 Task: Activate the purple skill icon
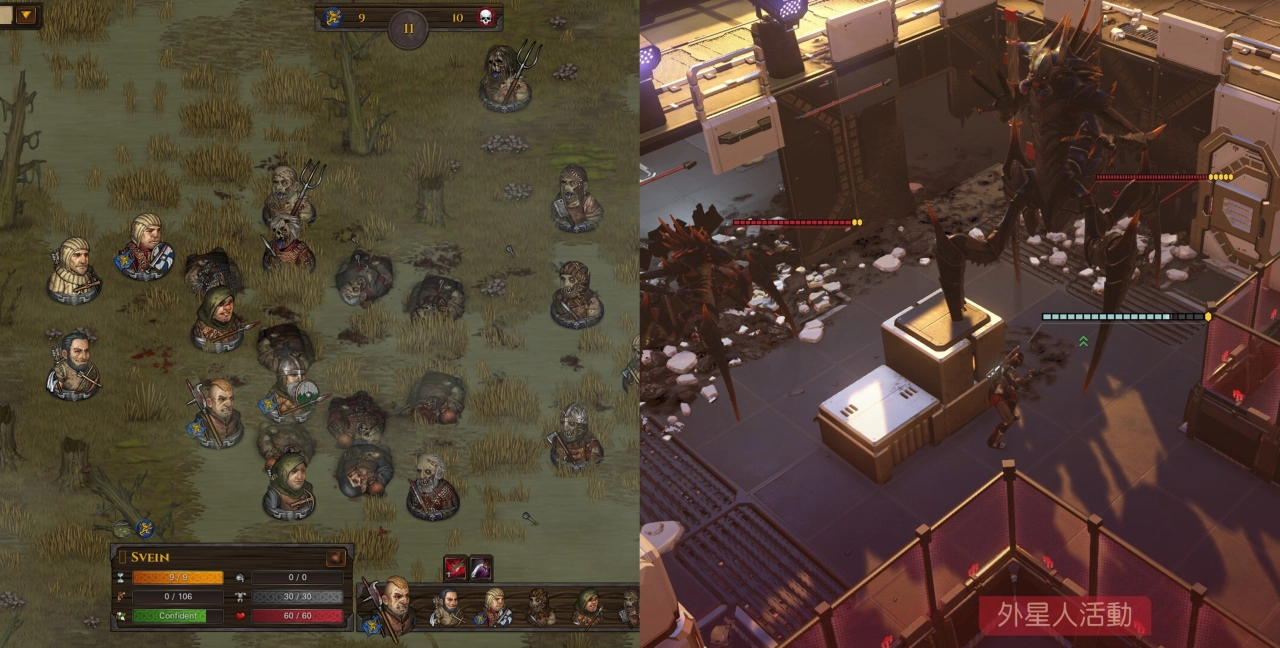pos(481,568)
